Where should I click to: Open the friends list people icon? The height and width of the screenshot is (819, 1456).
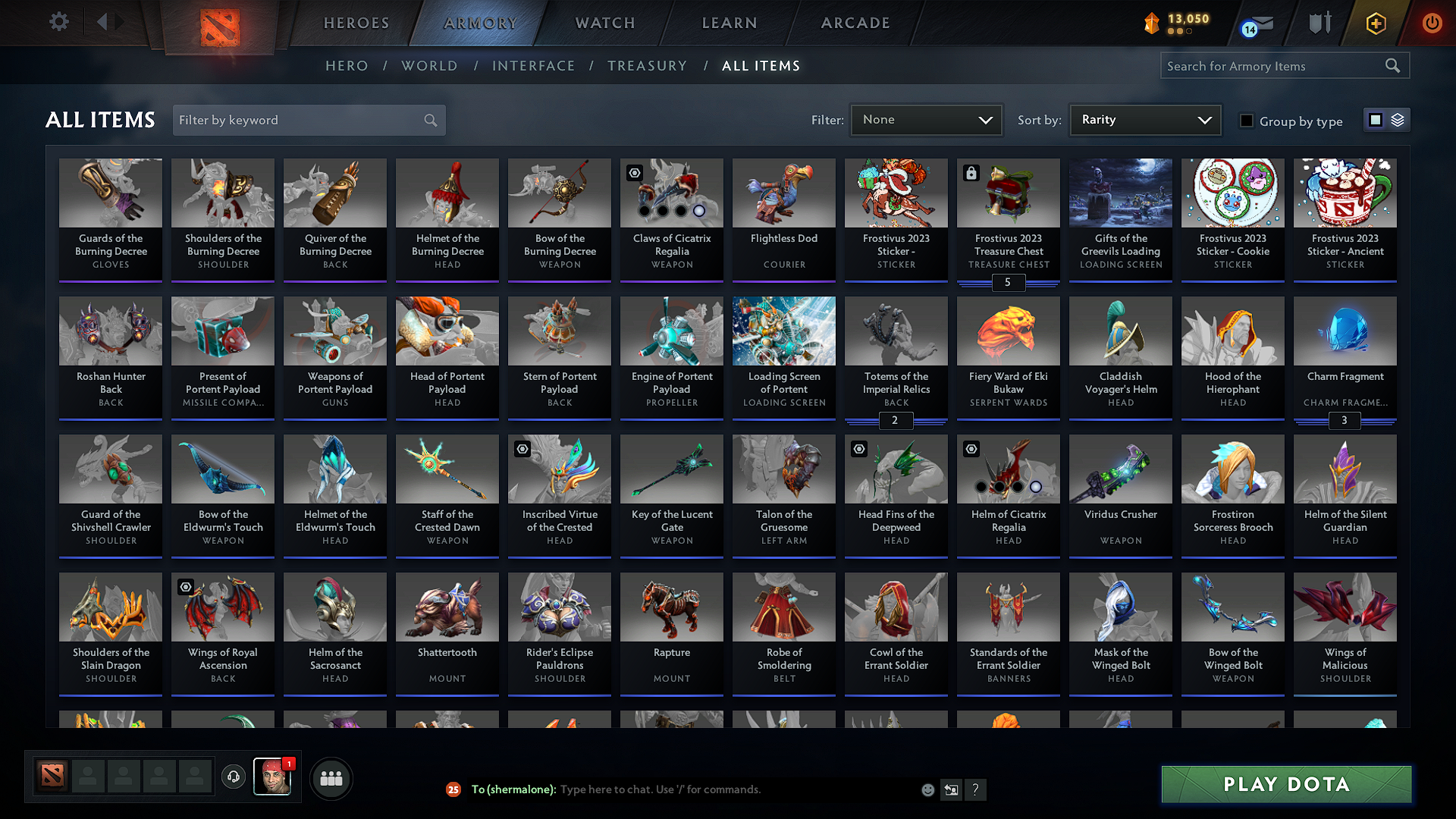331,778
